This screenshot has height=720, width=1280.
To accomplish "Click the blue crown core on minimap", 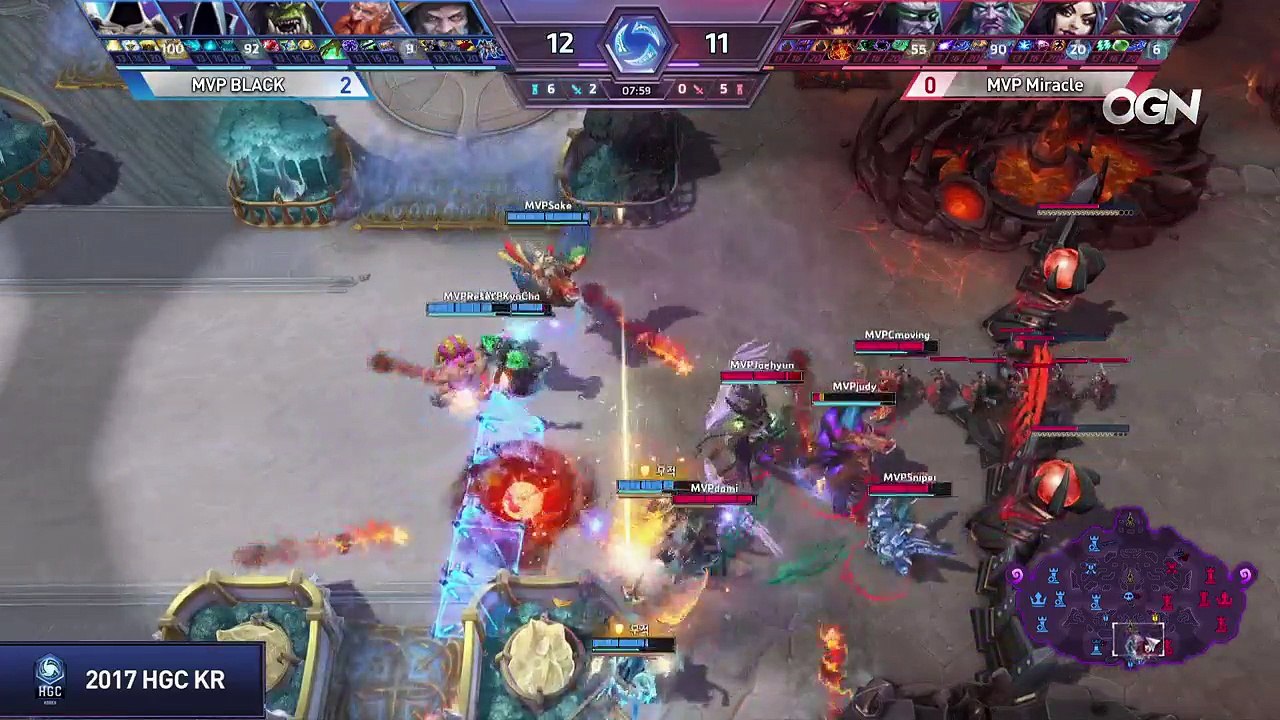I will 1039,598.
